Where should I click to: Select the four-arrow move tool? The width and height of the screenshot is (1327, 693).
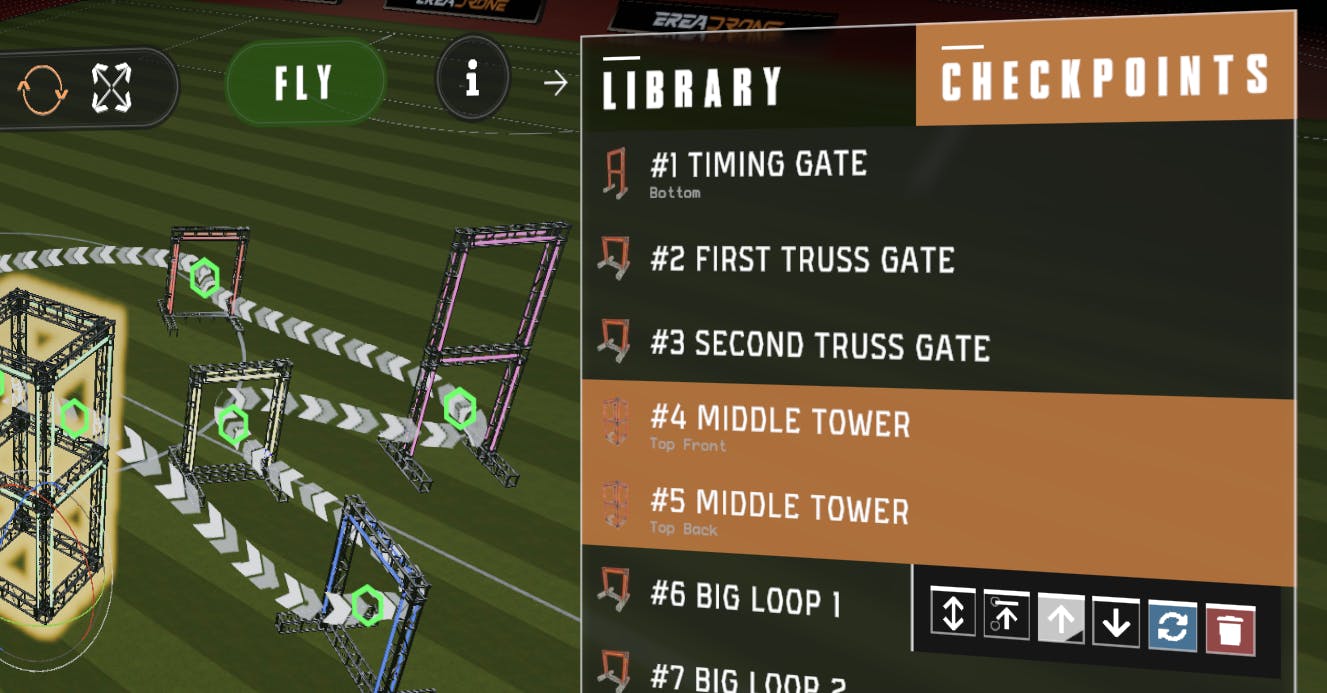pyautogui.click(x=111, y=88)
